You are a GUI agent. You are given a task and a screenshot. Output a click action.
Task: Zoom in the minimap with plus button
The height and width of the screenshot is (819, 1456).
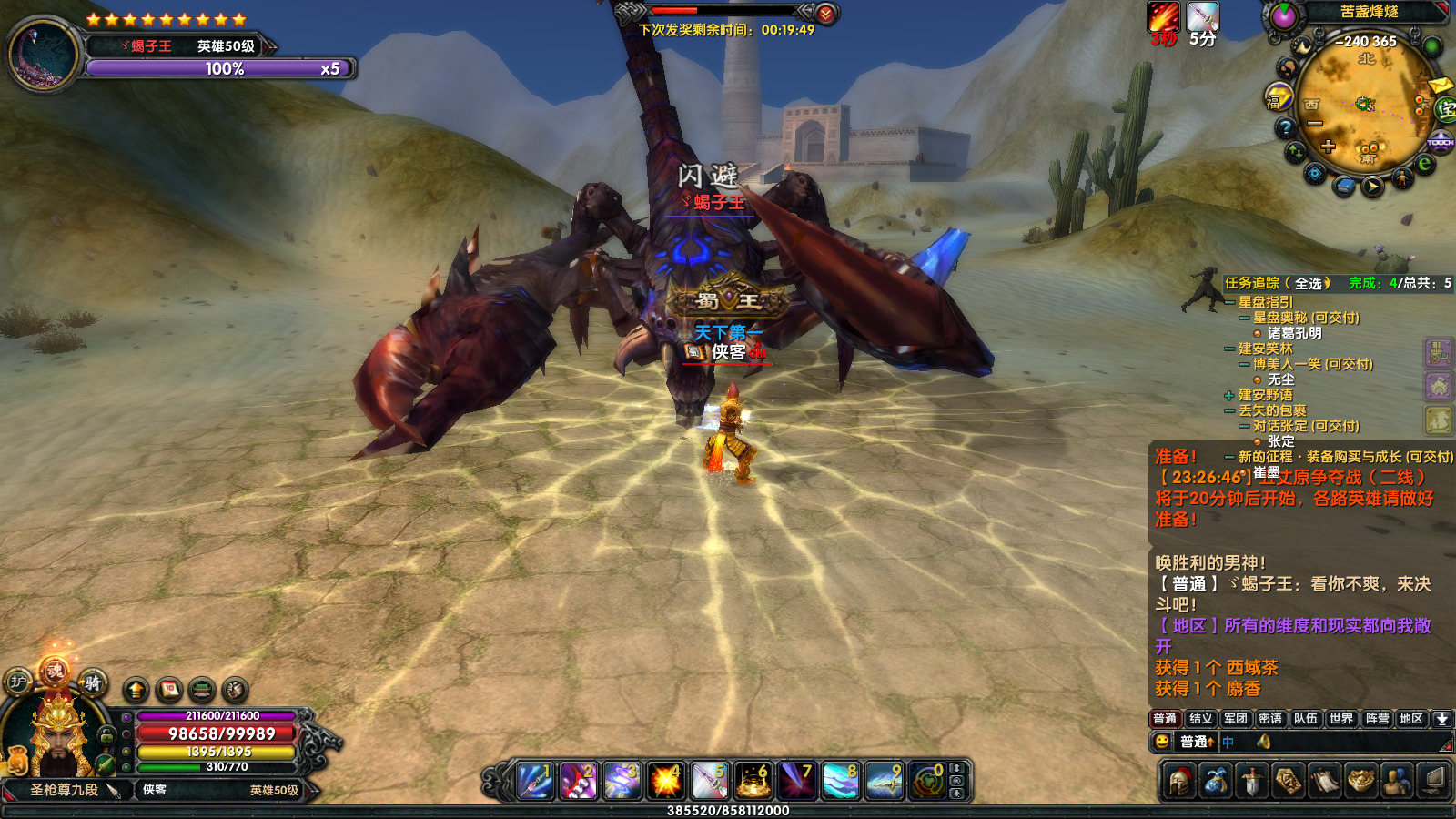tap(1329, 147)
